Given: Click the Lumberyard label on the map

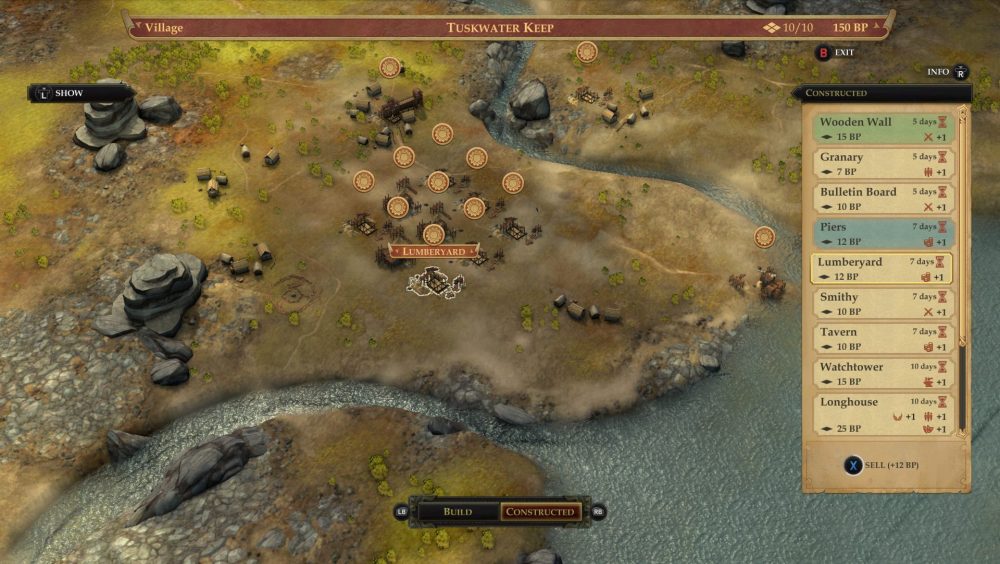Looking at the screenshot, I should click(434, 251).
